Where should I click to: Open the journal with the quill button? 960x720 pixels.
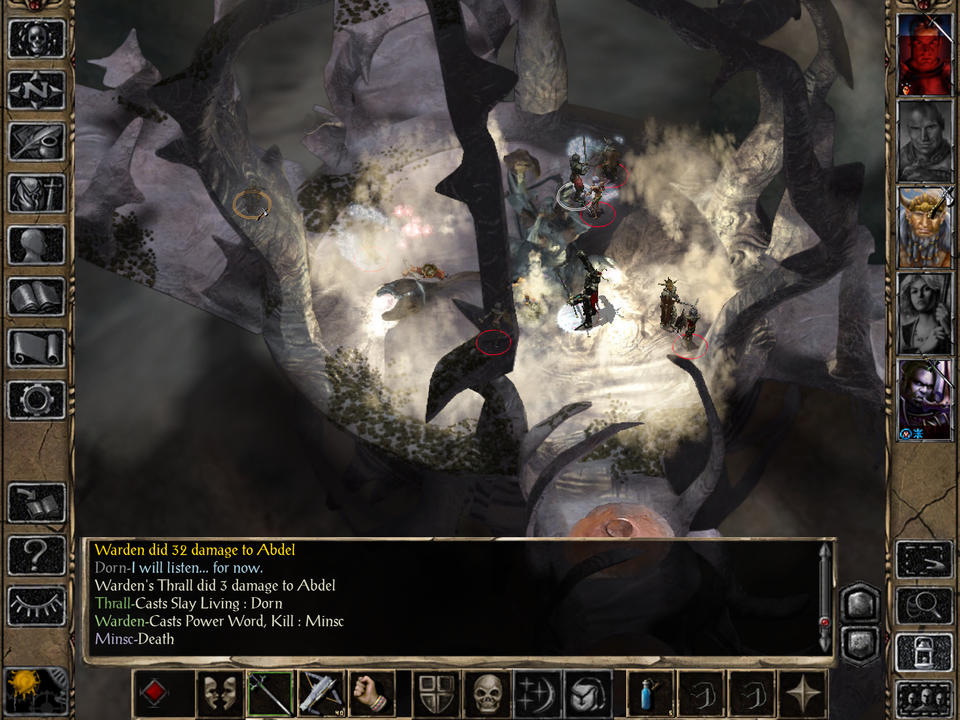pos(37,142)
